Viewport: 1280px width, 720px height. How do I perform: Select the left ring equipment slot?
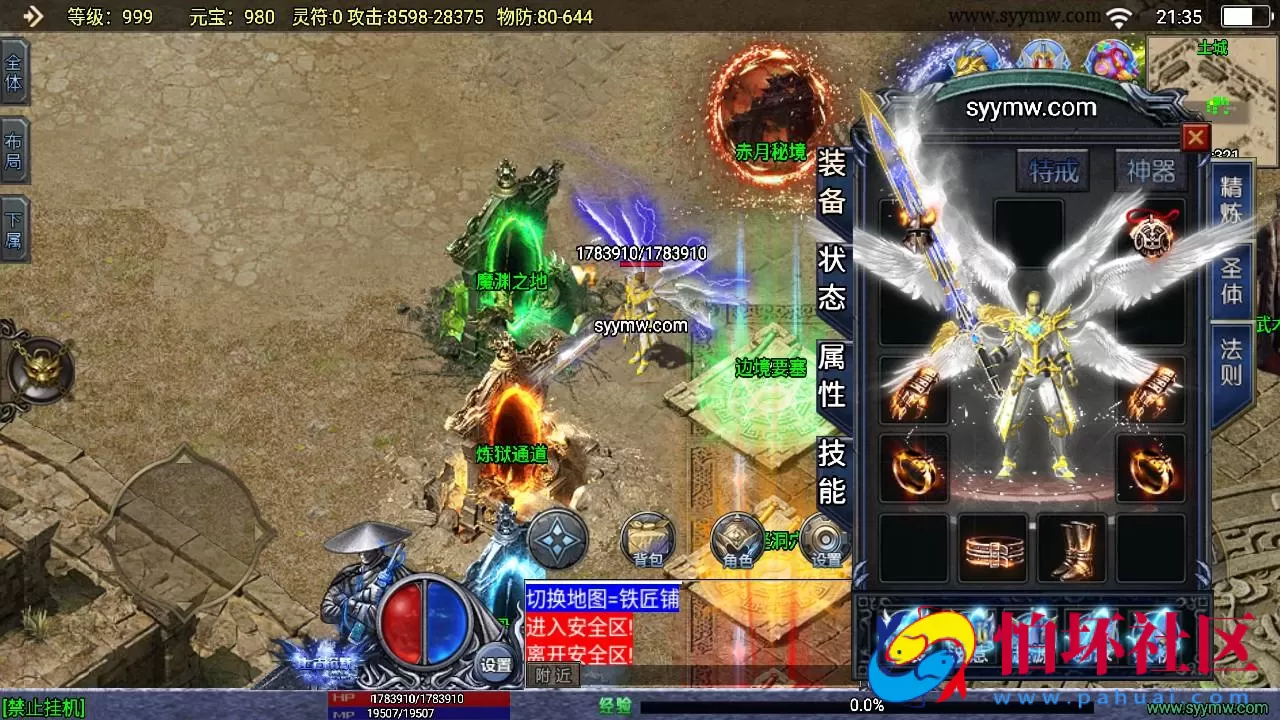(x=913, y=467)
